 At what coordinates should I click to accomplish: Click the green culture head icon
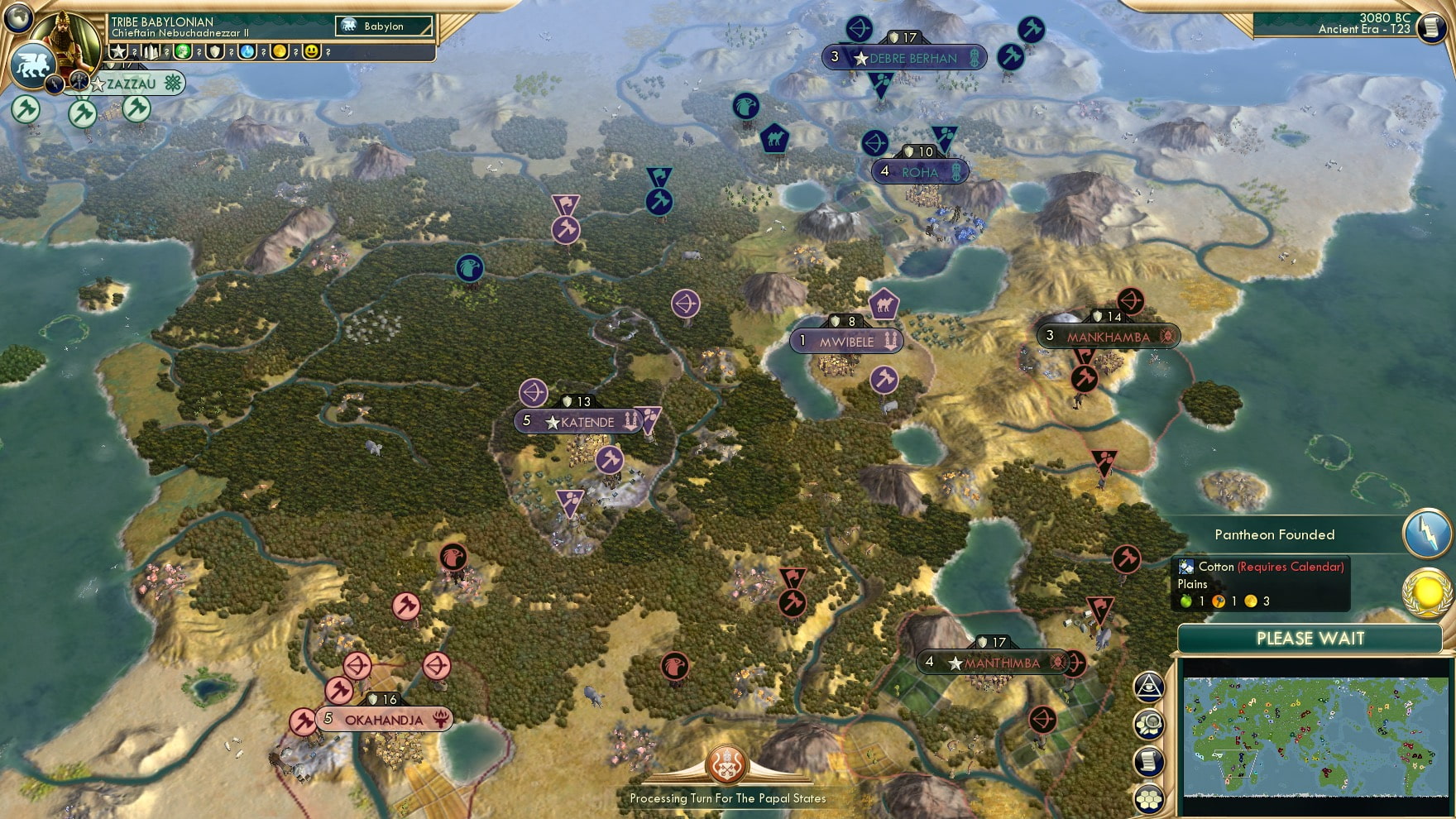183,52
